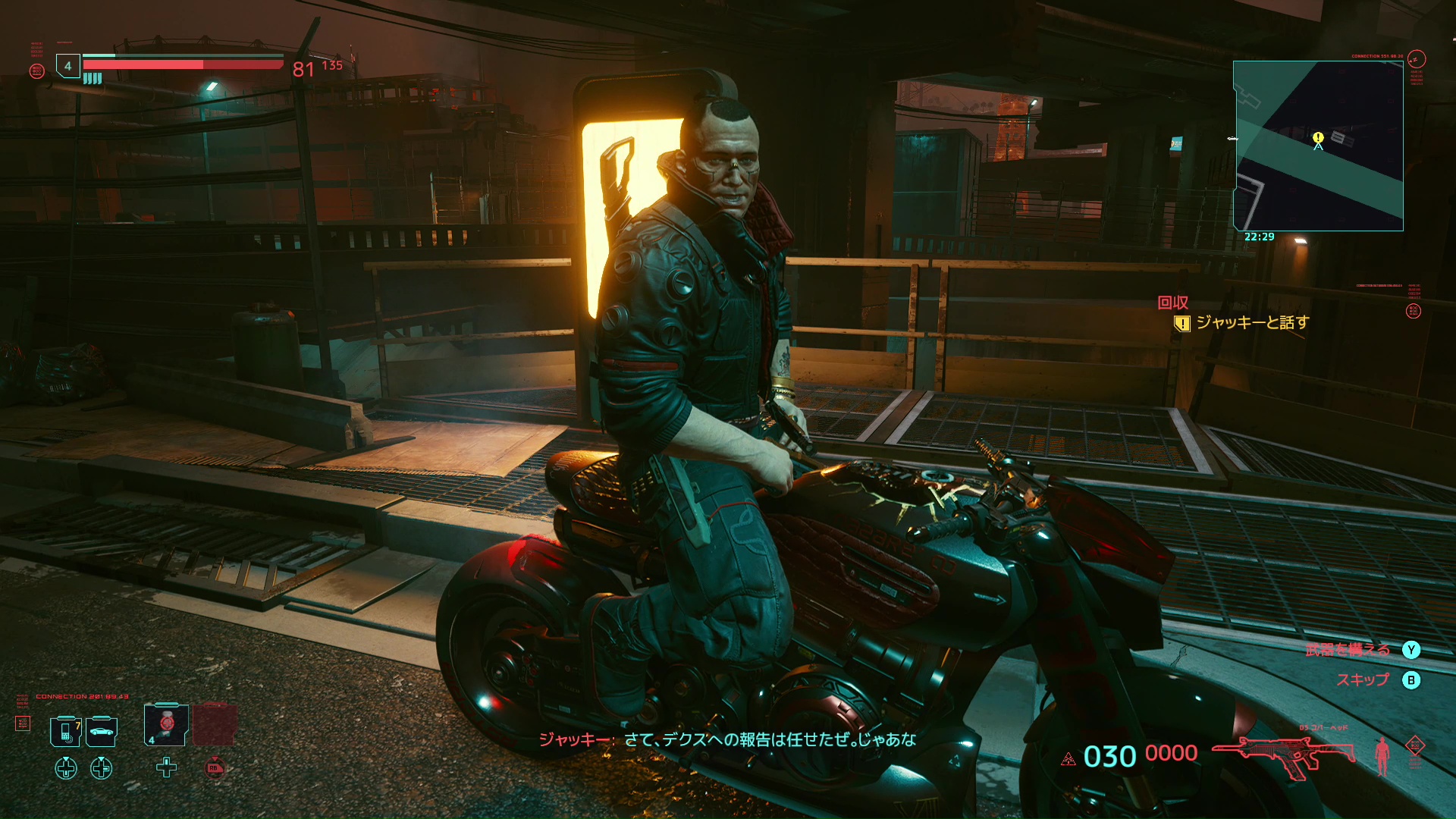Image resolution: width=1456 pixels, height=819 pixels.
Task: Call your vehicle with the car icon
Action: [x=102, y=732]
